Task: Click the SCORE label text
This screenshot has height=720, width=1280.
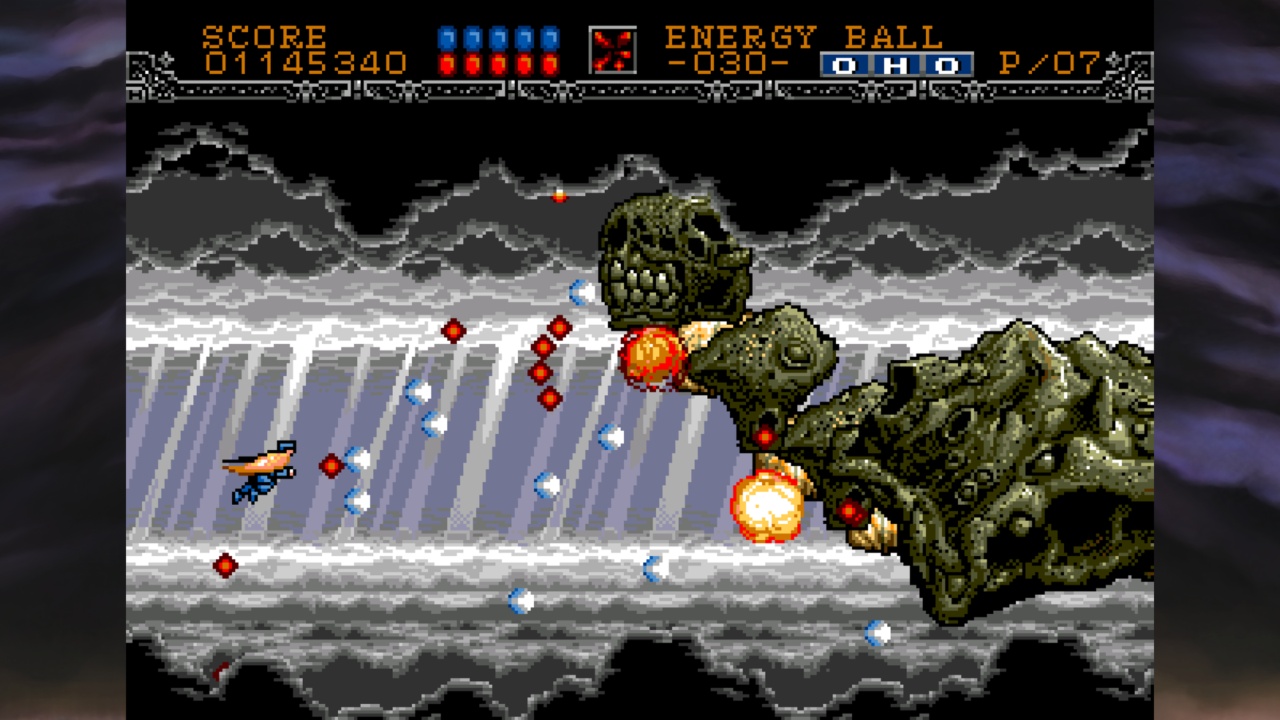Action: click(263, 37)
